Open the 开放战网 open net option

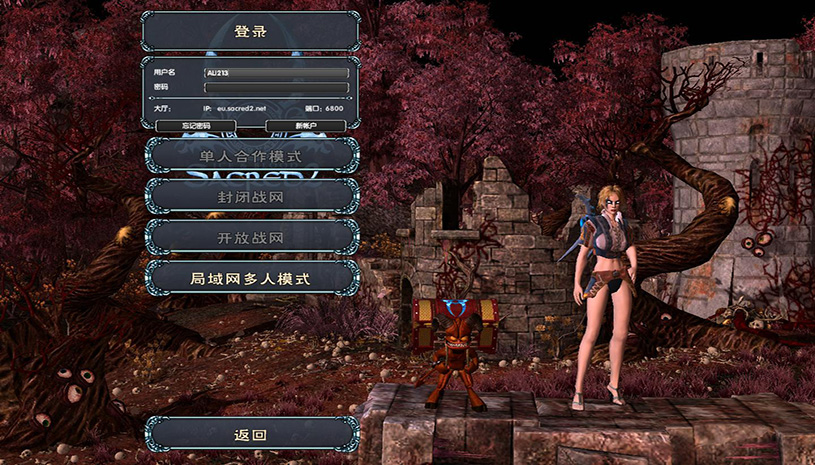[x=251, y=238]
